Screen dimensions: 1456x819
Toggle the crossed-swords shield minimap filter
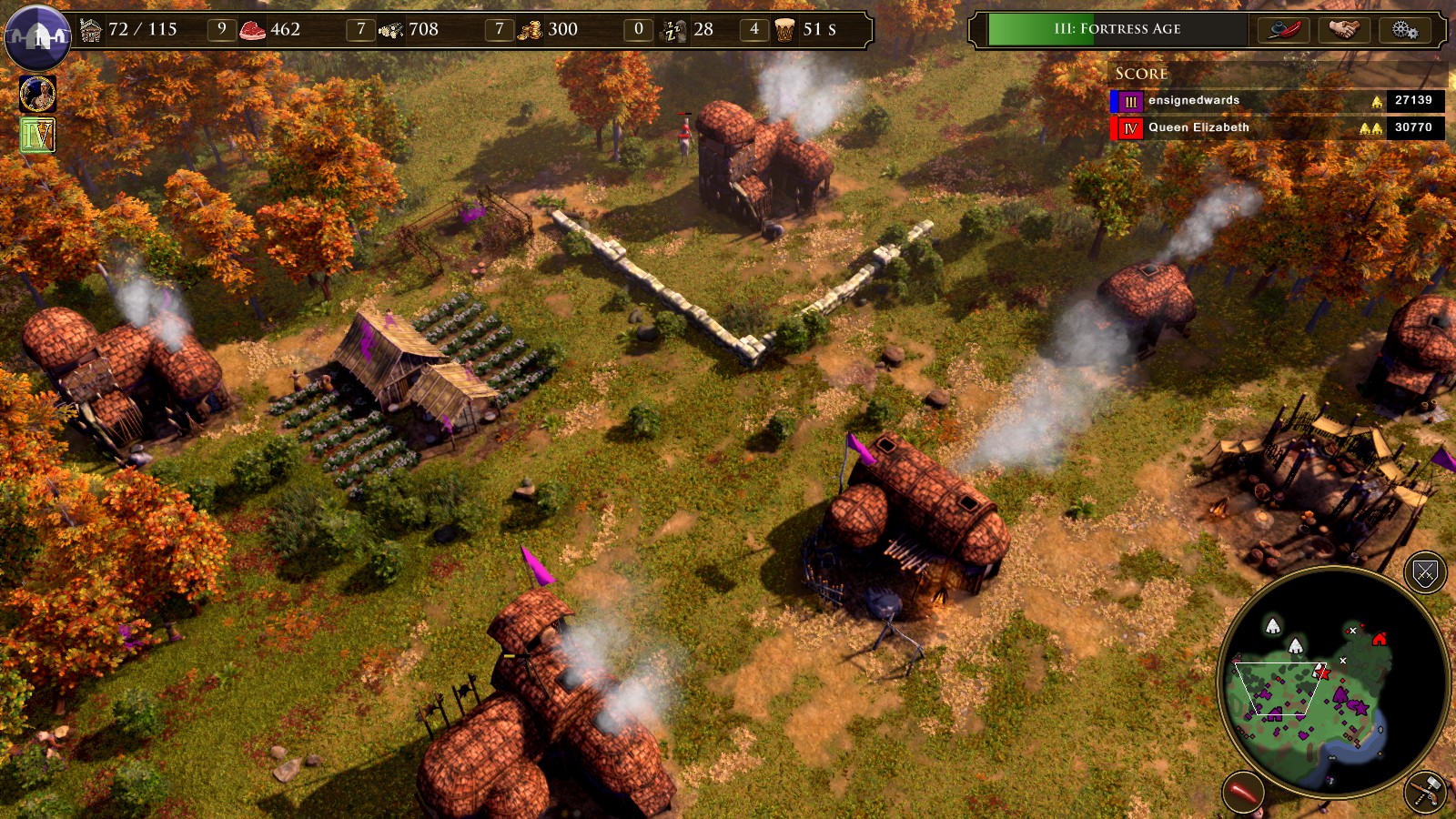click(1425, 572)
